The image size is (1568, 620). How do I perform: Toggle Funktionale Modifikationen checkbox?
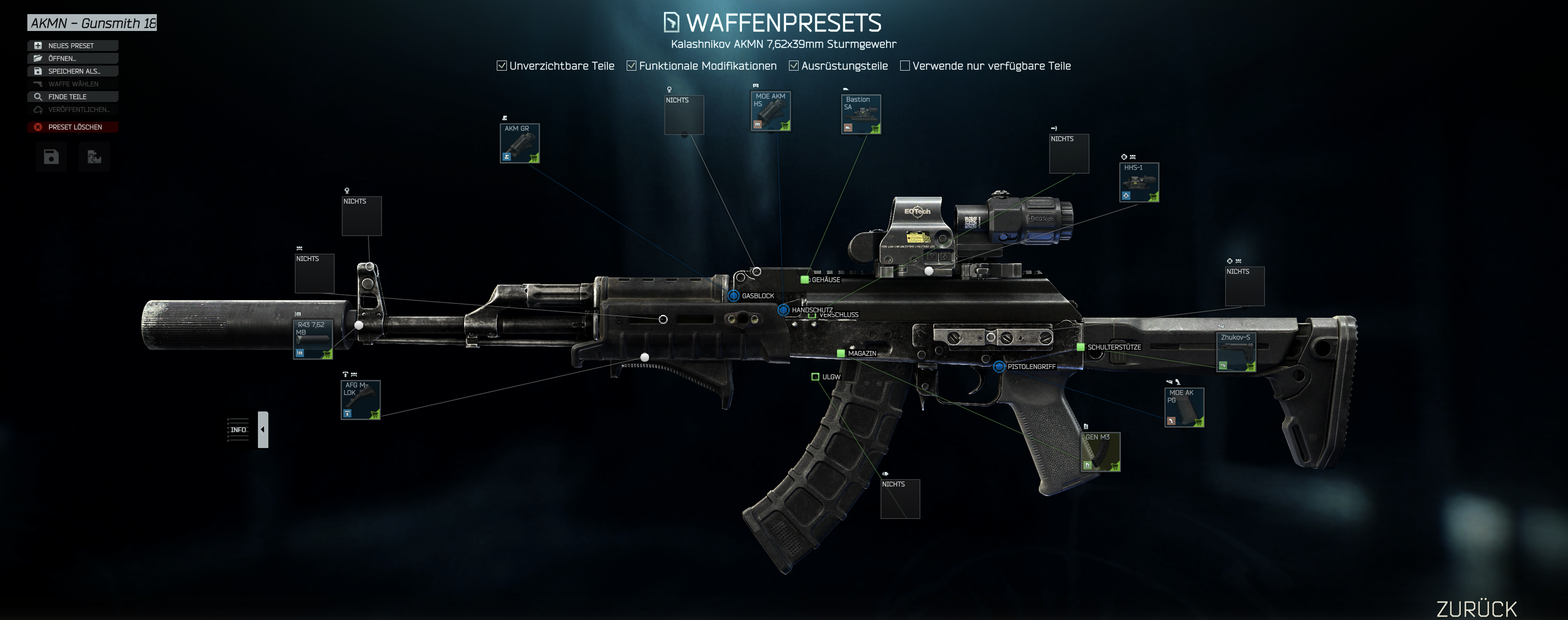tap(632, 66)
